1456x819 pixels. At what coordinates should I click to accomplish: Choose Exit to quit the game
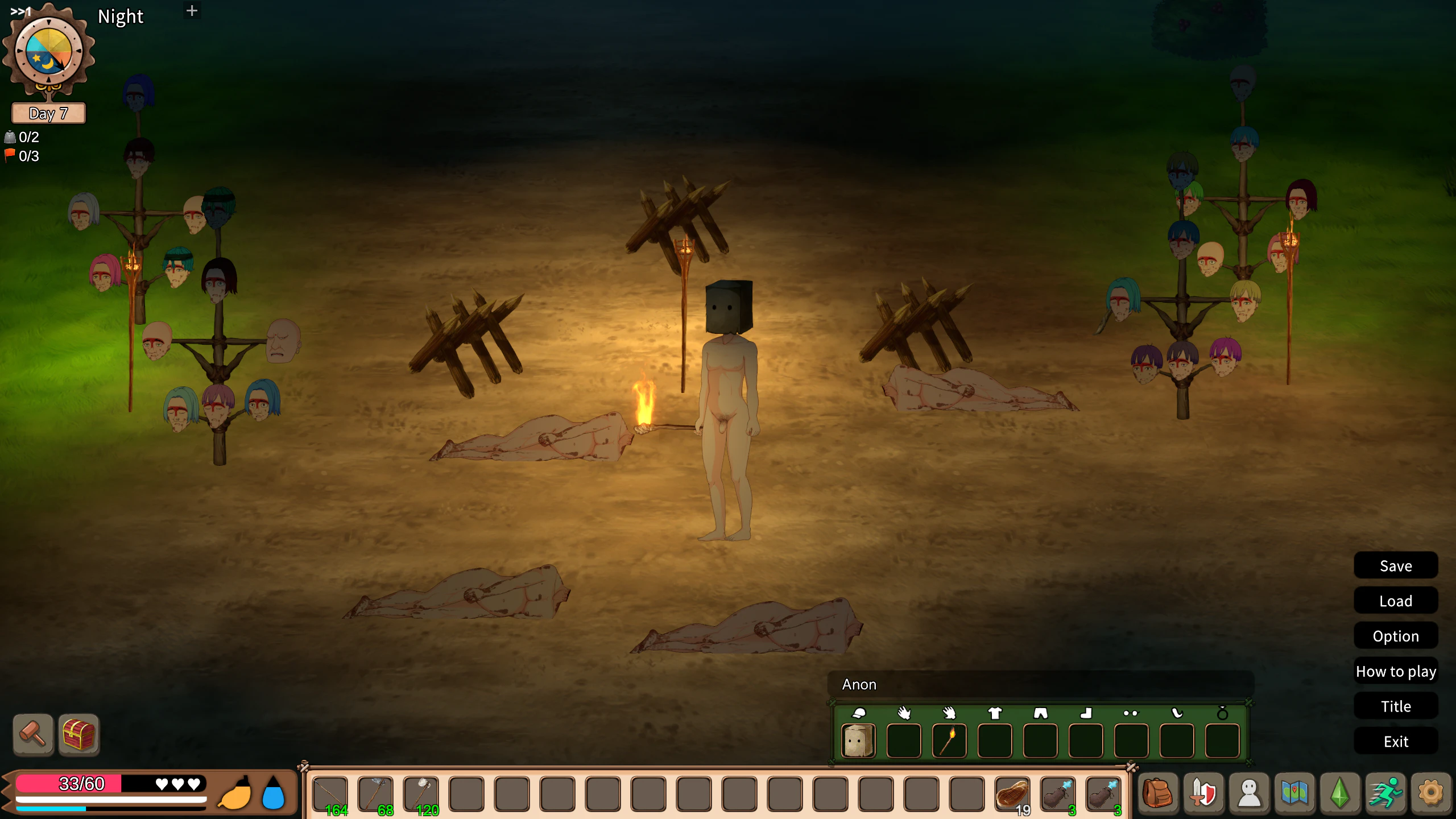tap(1395, 742)
